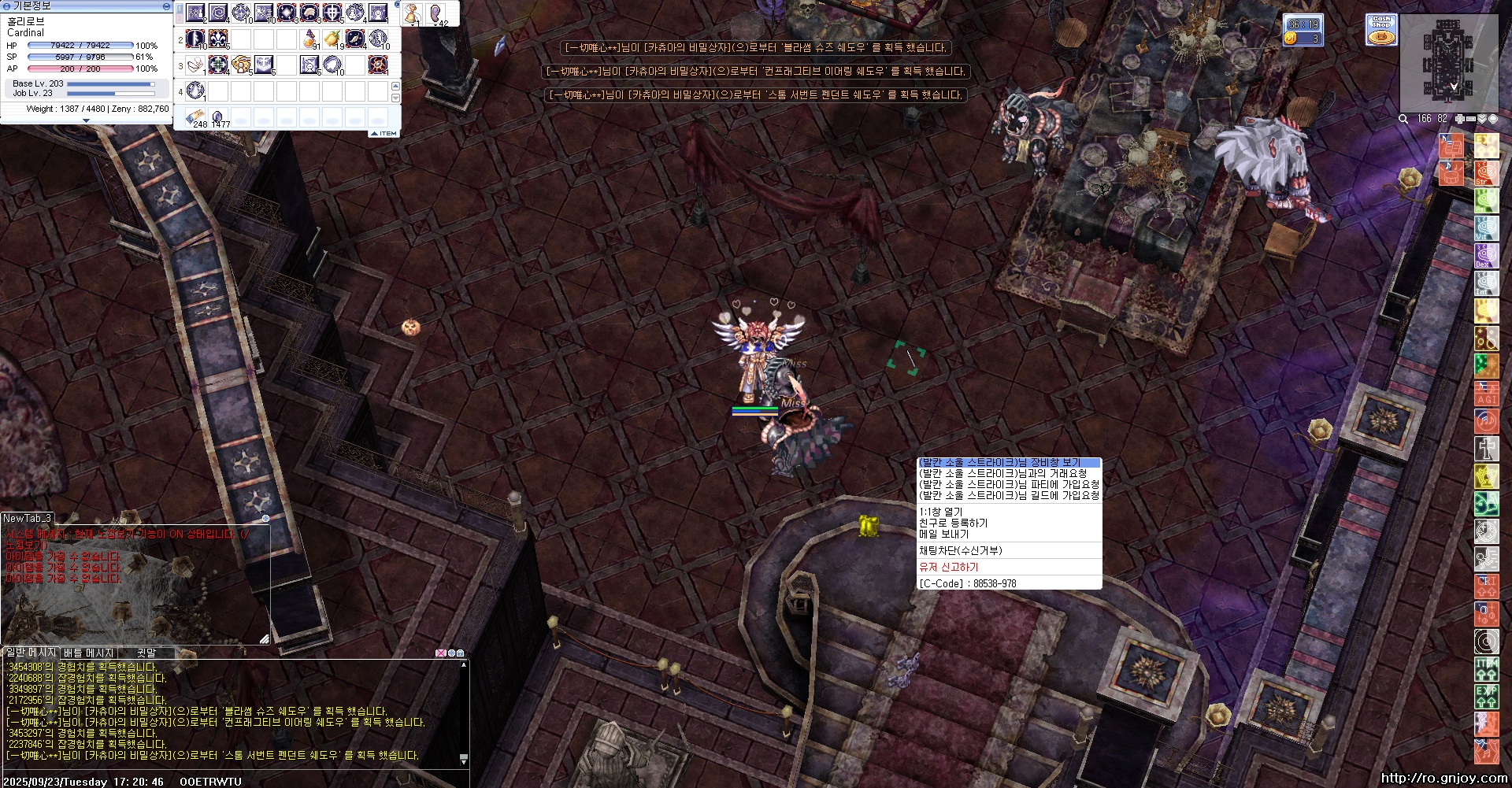This screenshot has width=1512, height=788.
Task: Switch to the 귓말 whisper tab
Action: point(146,653)
